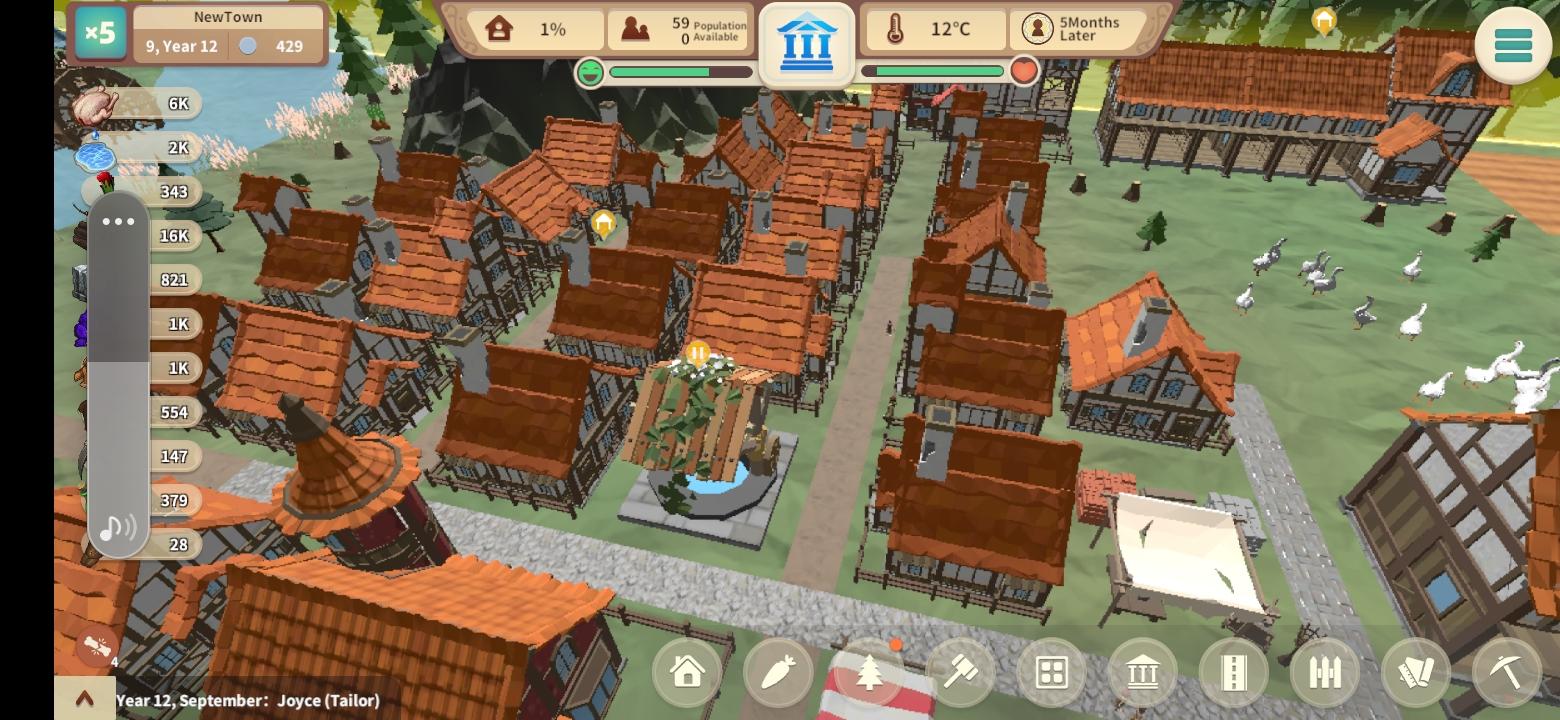1560x720 pixels.
Task: Open the hamburger menu at top right
Action: [x=1514, y=46]
